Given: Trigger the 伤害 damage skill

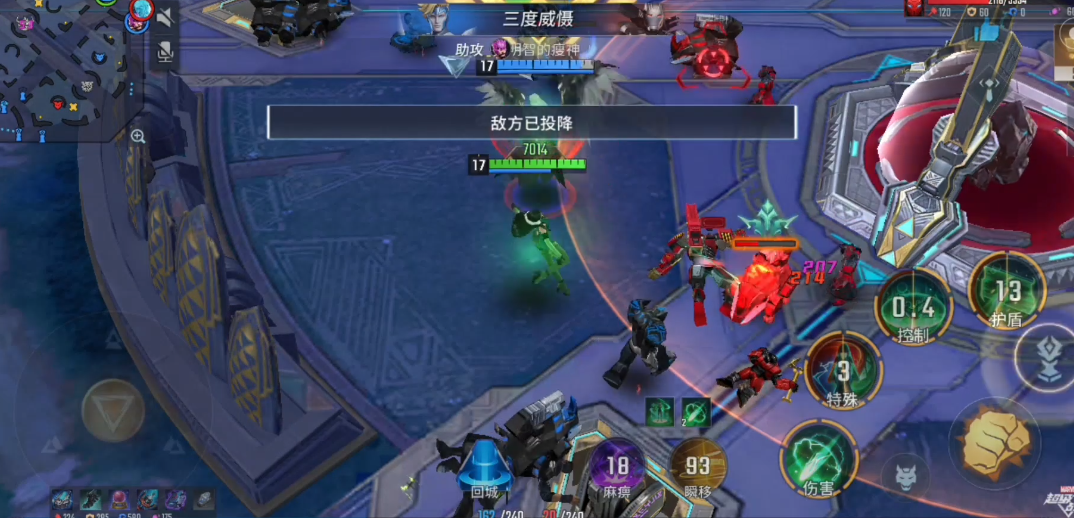Looking at the screenshot, I should (x=819, y=459).
